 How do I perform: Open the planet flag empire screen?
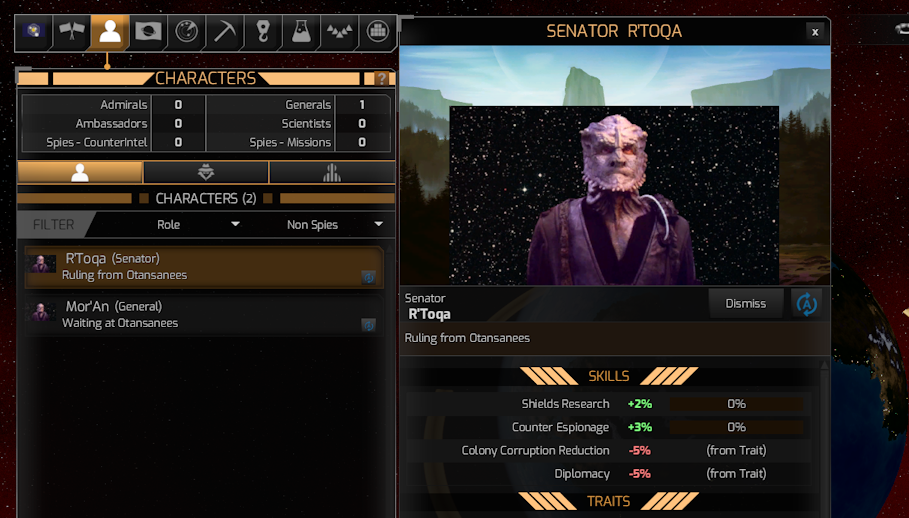point(148,32)
